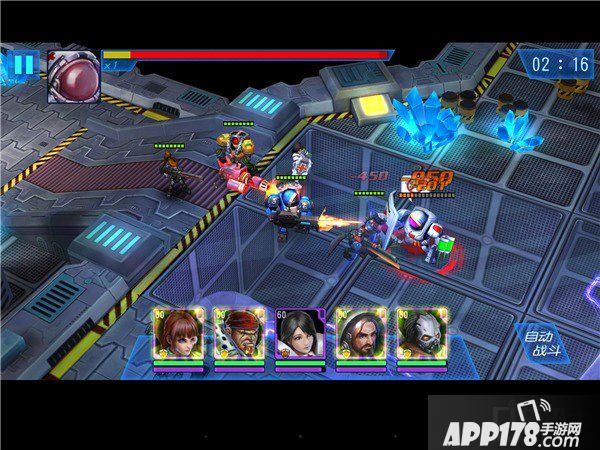Image resolution: width=600 pixels, height=450 pixels.
Task: Click the red-helmet boss portrait
Action: click(73, 76)
